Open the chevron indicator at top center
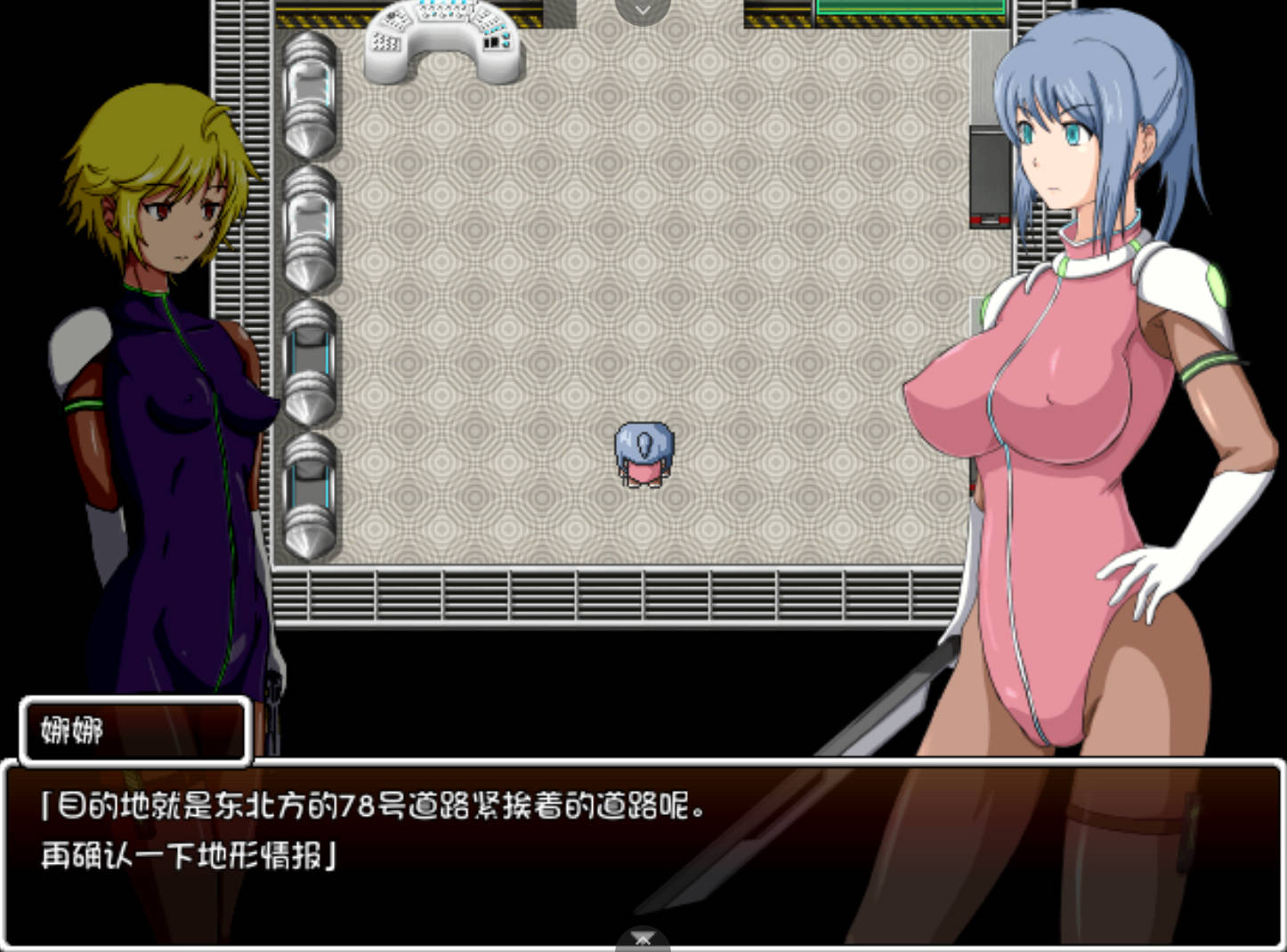The width and height of the screenshot is (1287, 952). [643, 9]
